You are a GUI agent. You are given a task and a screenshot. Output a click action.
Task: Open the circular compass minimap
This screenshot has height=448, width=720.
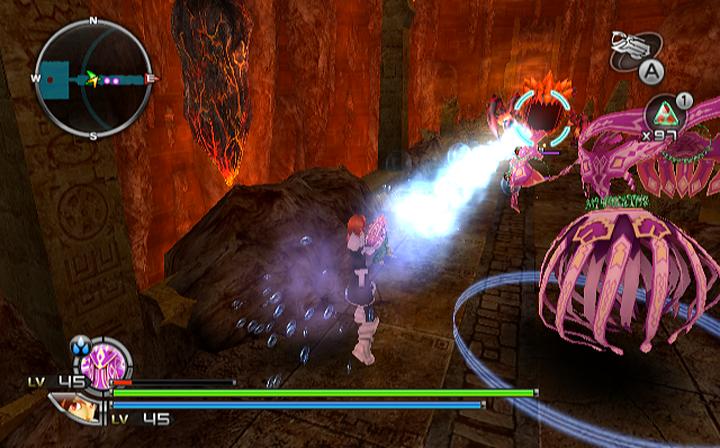(x=93, y=77)
